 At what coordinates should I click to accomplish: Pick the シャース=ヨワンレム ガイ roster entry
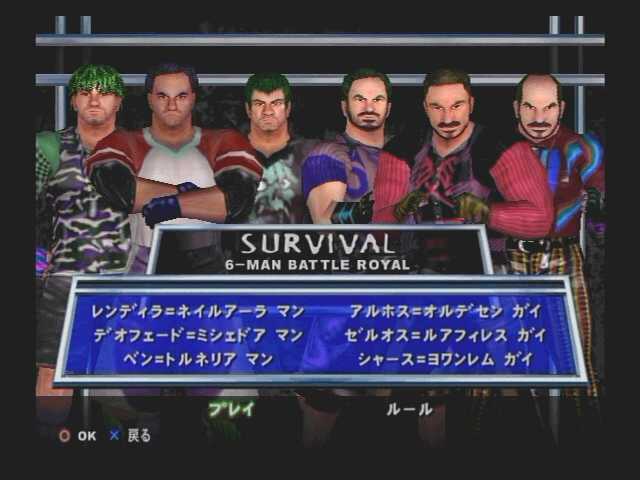pyautogui.click(x=445, y=358)
